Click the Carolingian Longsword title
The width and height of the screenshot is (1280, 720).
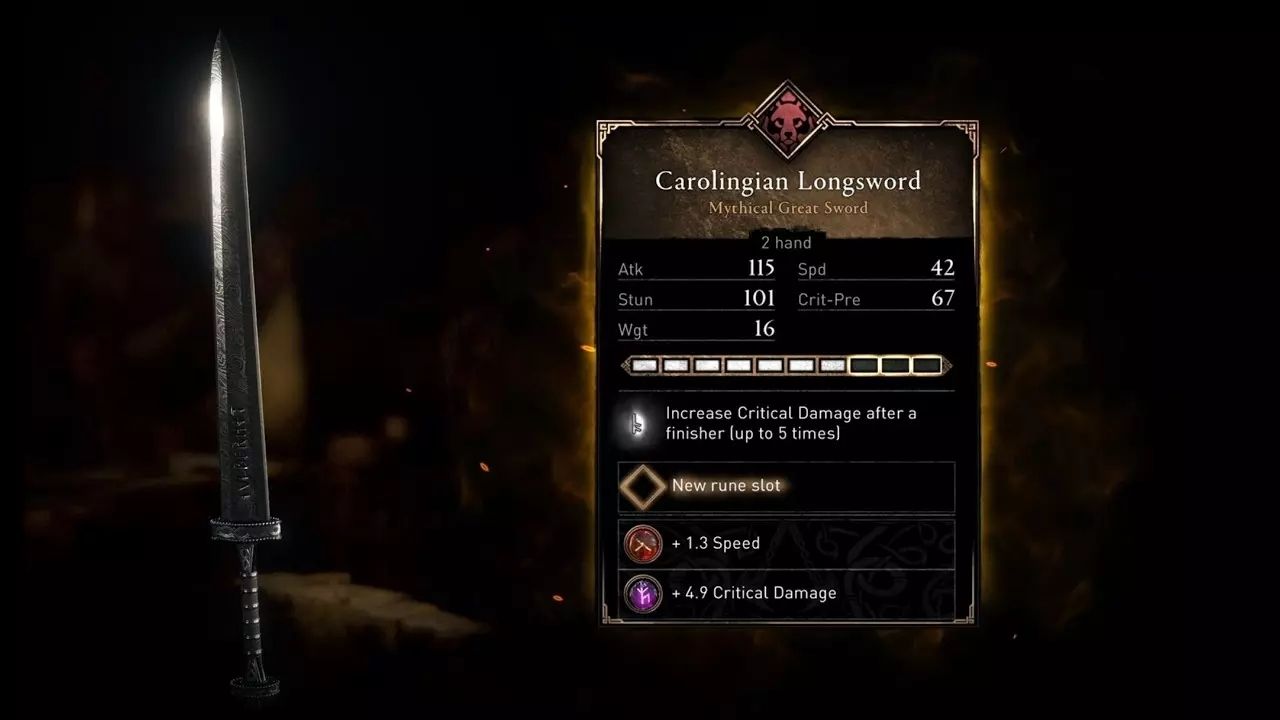[787, 181]
